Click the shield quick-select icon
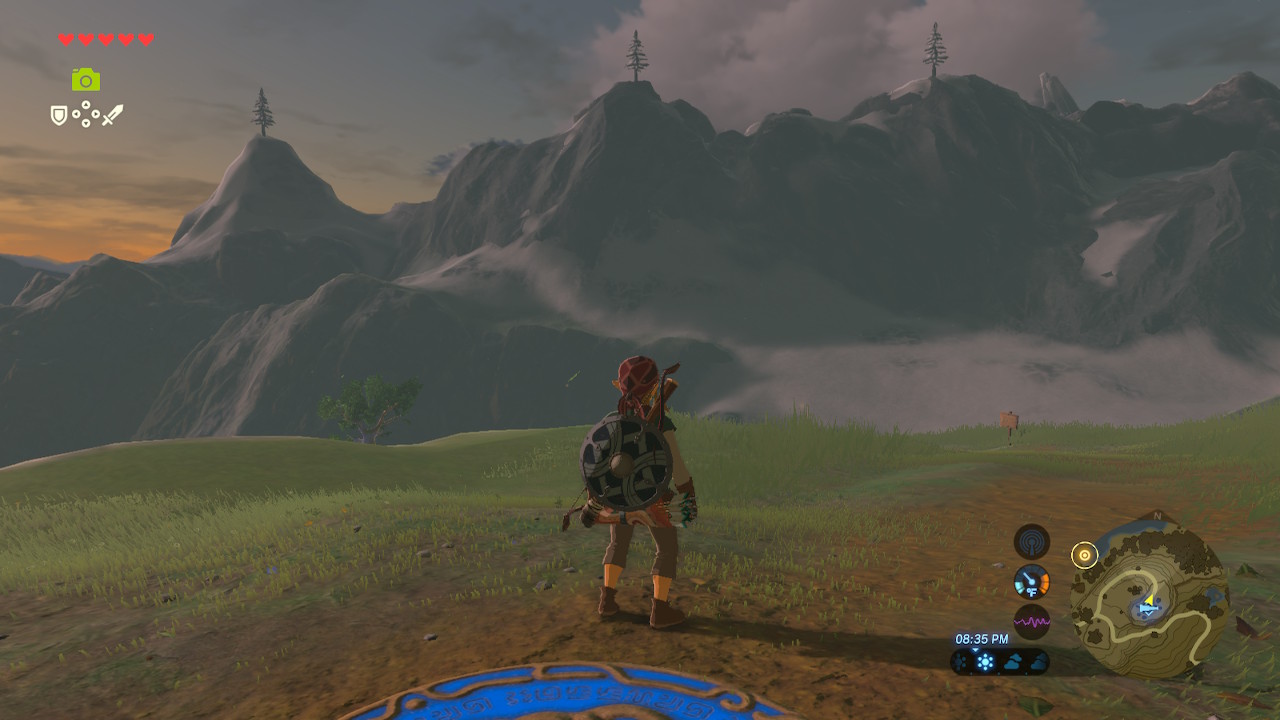This screenshot has width=1280, height=720. tap(59, 116)
